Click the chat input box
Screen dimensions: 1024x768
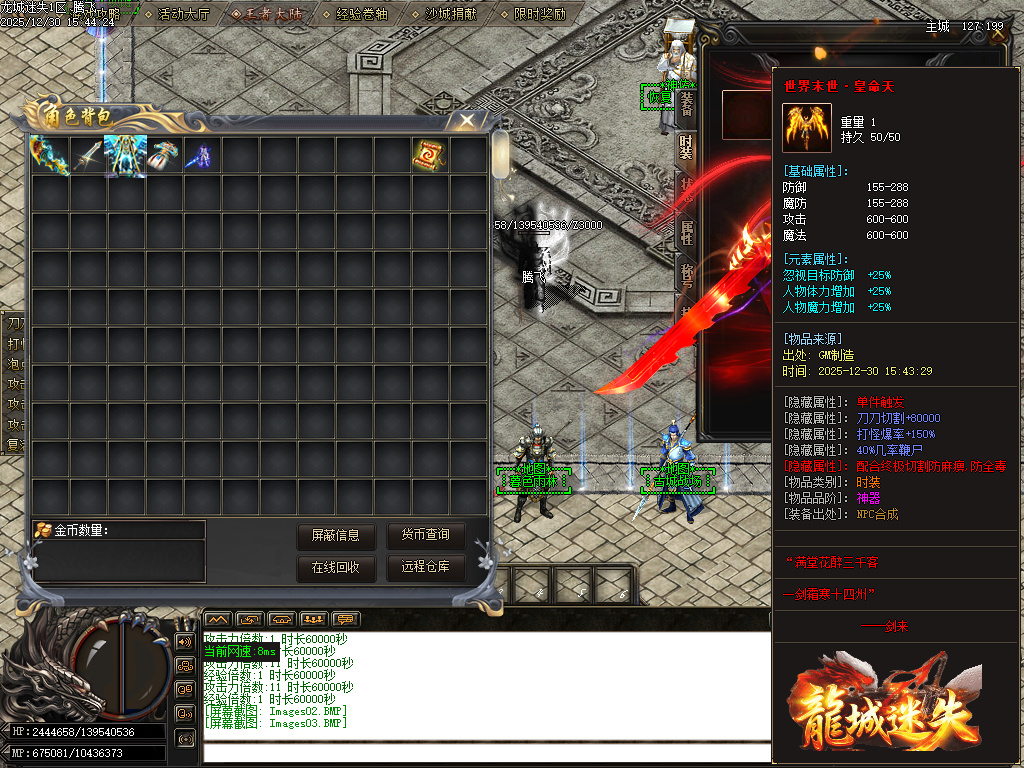[x=480, y=751]
